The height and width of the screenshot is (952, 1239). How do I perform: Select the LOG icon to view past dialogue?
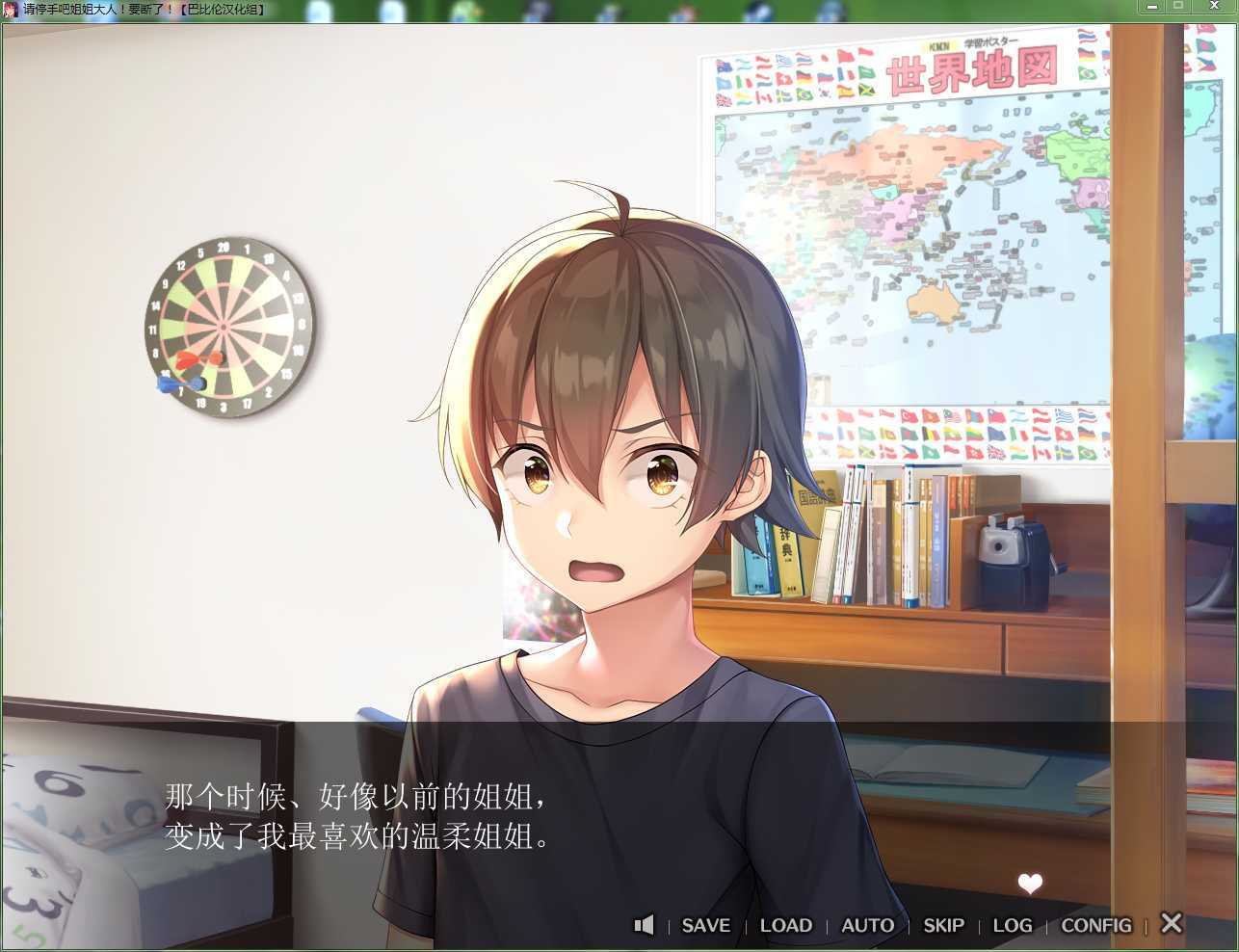[x=1013, y=925]
